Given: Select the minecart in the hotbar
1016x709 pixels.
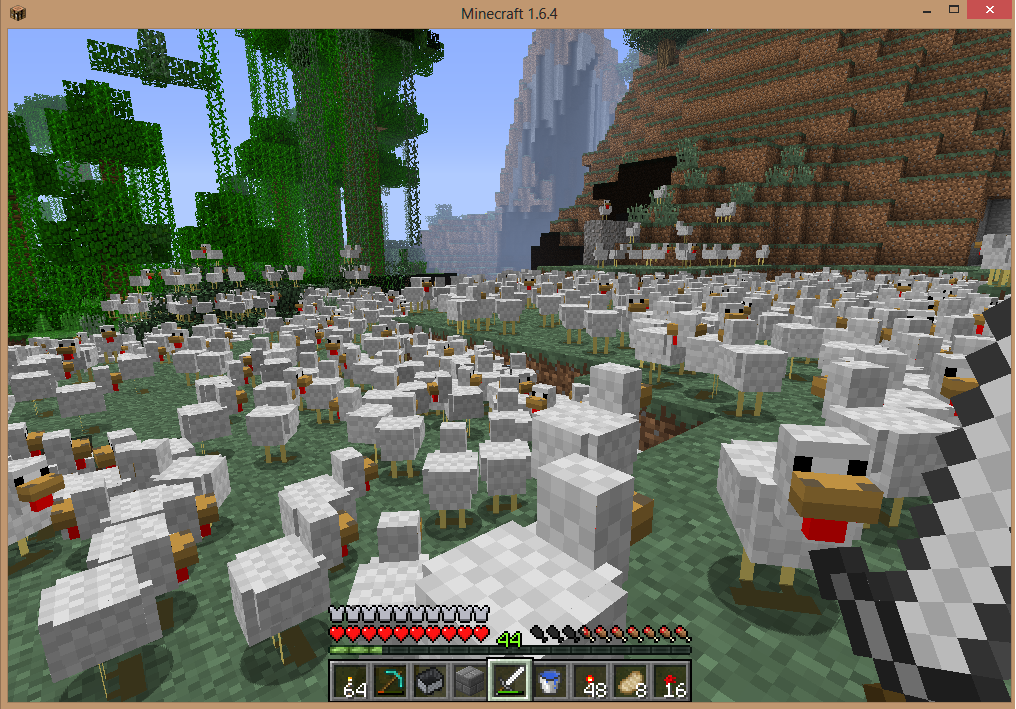Looking at the screenshot, I should [x=430, y=681].
